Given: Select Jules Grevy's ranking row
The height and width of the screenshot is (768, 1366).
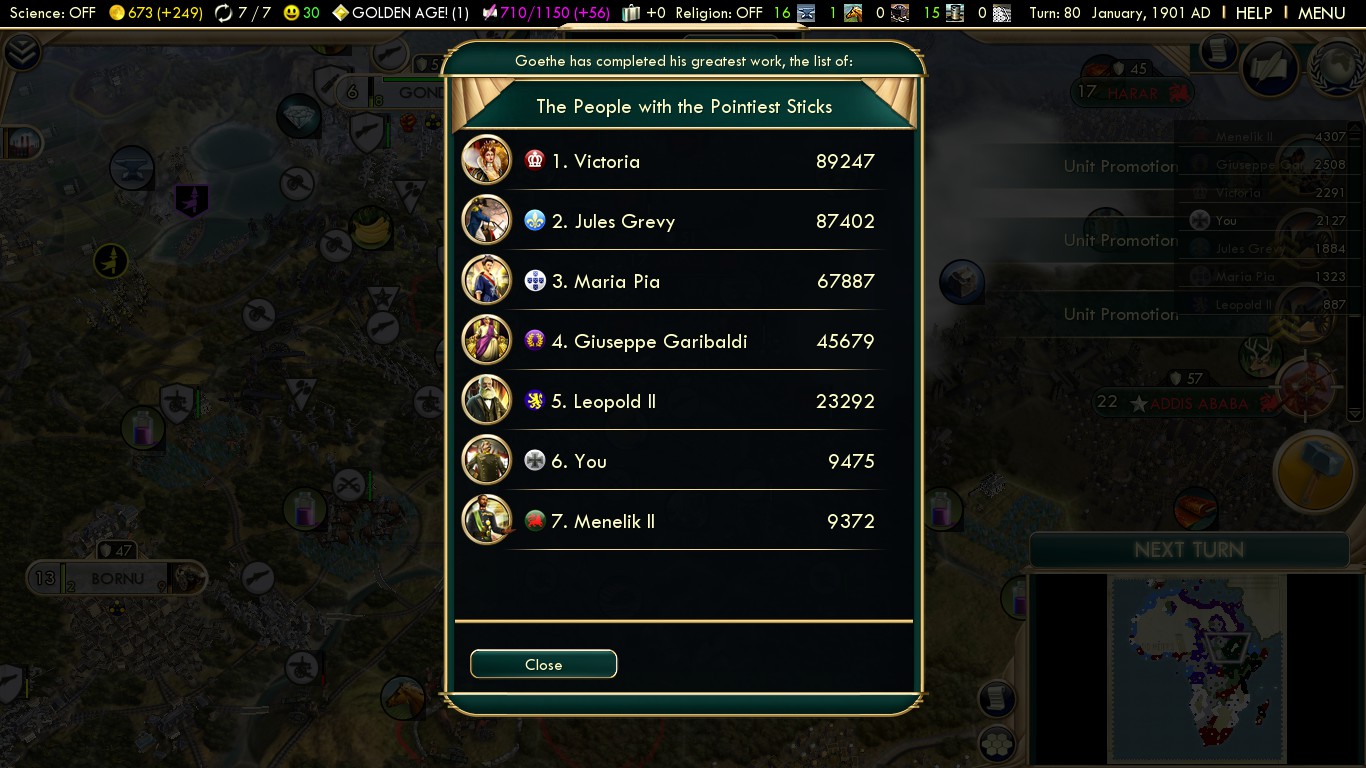Looking at the screenshot, I should click(x=670, y=221).
